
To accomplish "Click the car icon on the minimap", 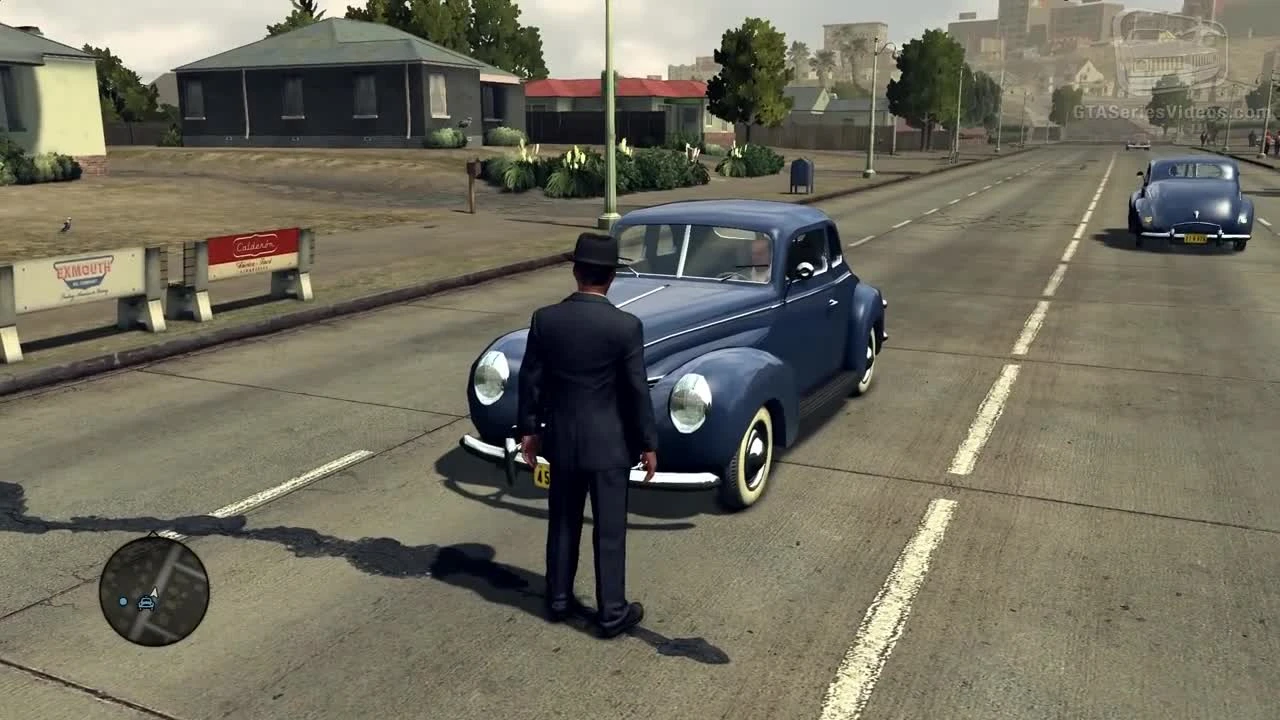I will point(147,603).
